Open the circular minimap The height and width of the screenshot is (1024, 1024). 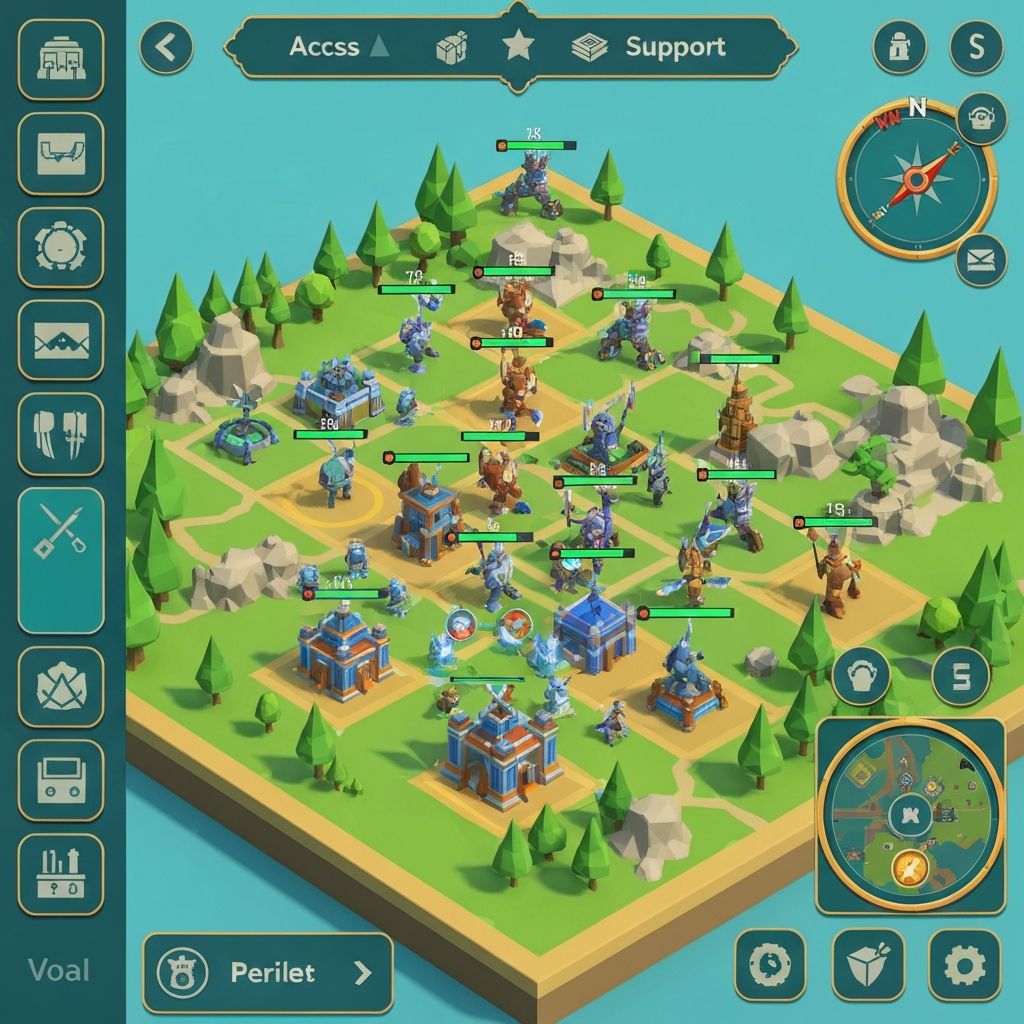click(x=910, y=815)
